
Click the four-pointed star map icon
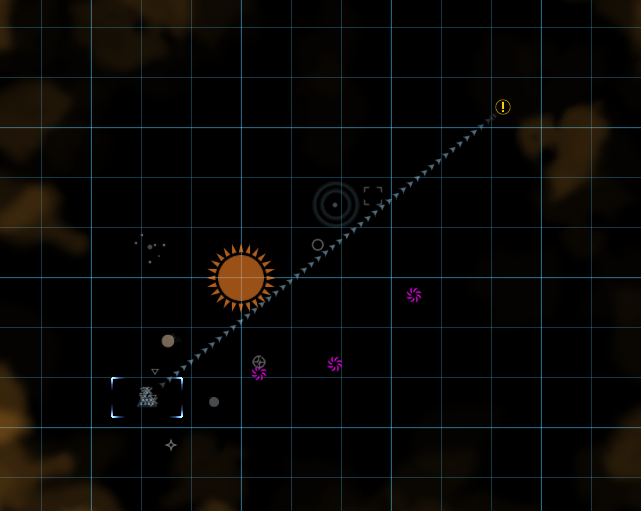[171, 444]
